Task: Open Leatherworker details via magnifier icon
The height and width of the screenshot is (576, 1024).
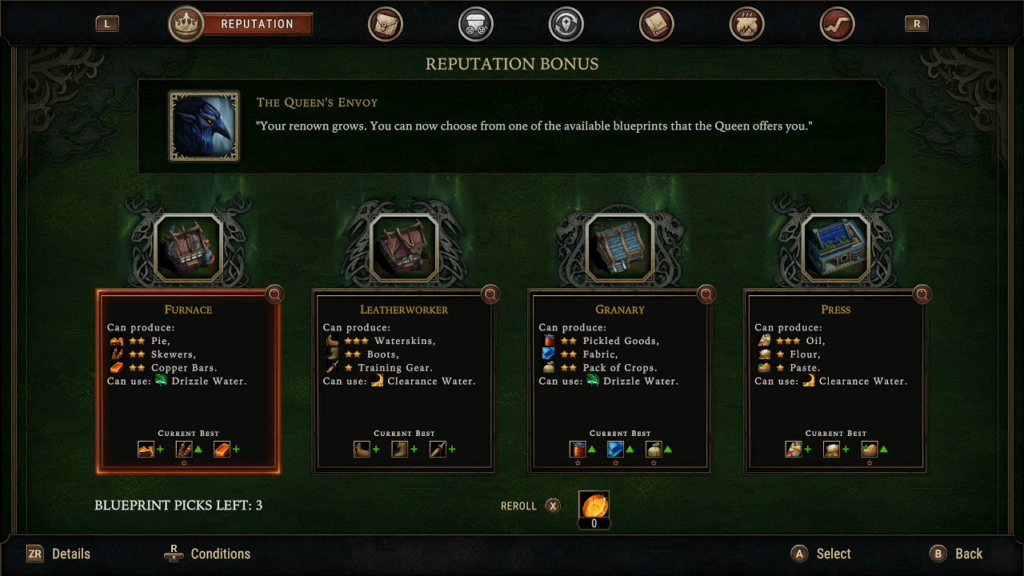Action: (x=490, y=294)
